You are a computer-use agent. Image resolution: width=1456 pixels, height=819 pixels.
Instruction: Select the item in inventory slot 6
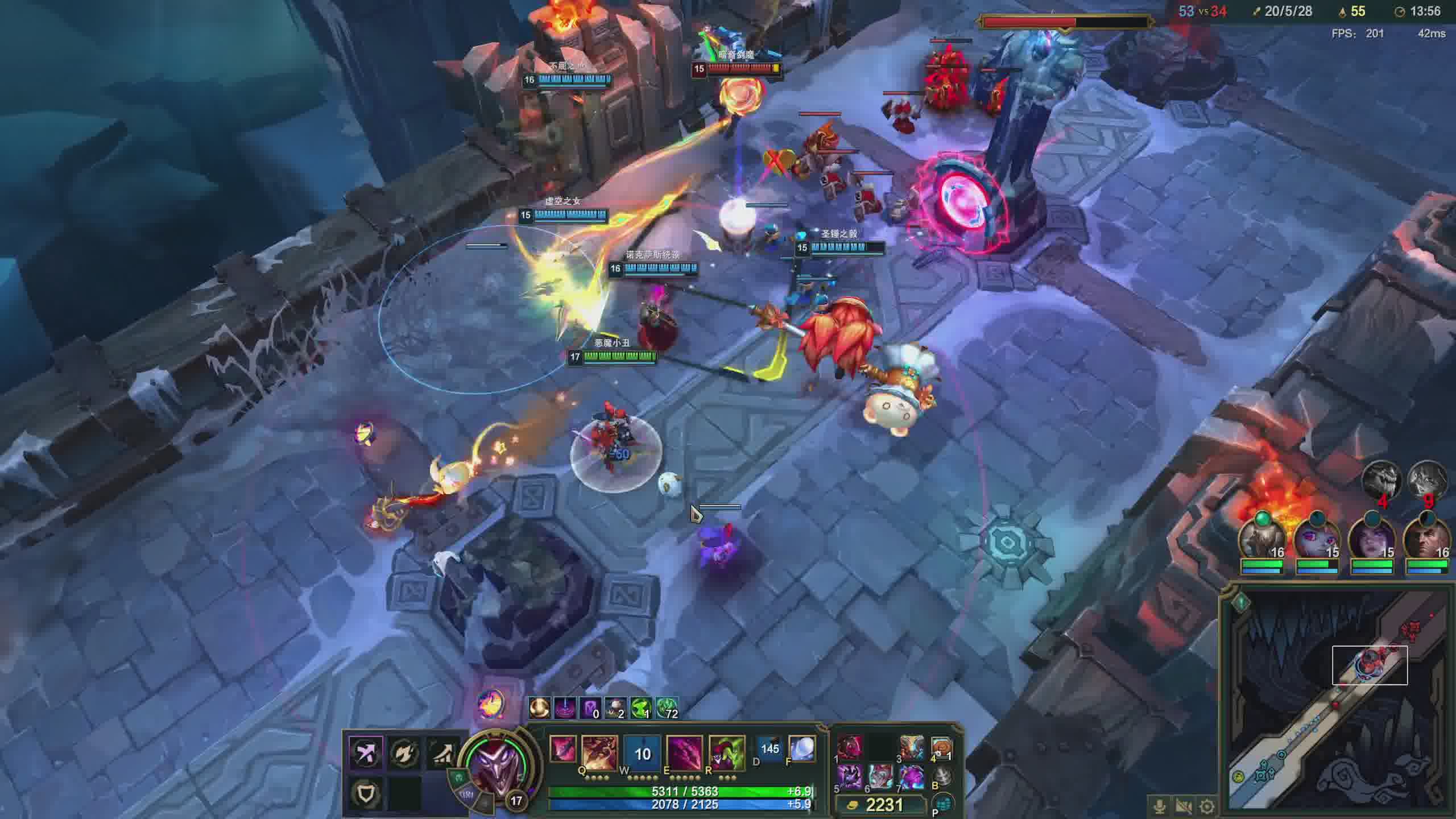coord(880,777)
